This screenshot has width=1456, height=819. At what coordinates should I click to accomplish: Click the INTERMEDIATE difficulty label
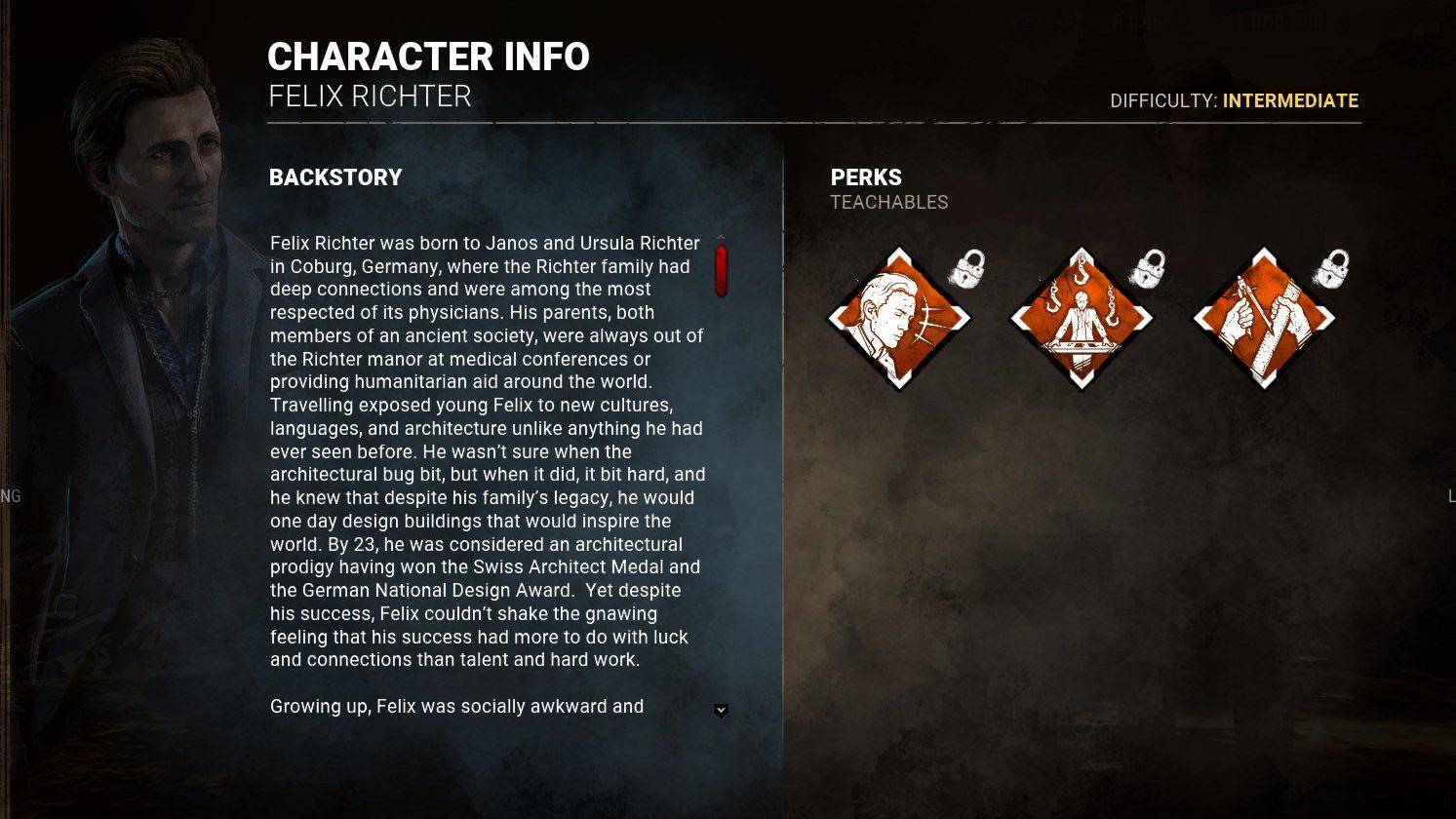click(1290, 100)
